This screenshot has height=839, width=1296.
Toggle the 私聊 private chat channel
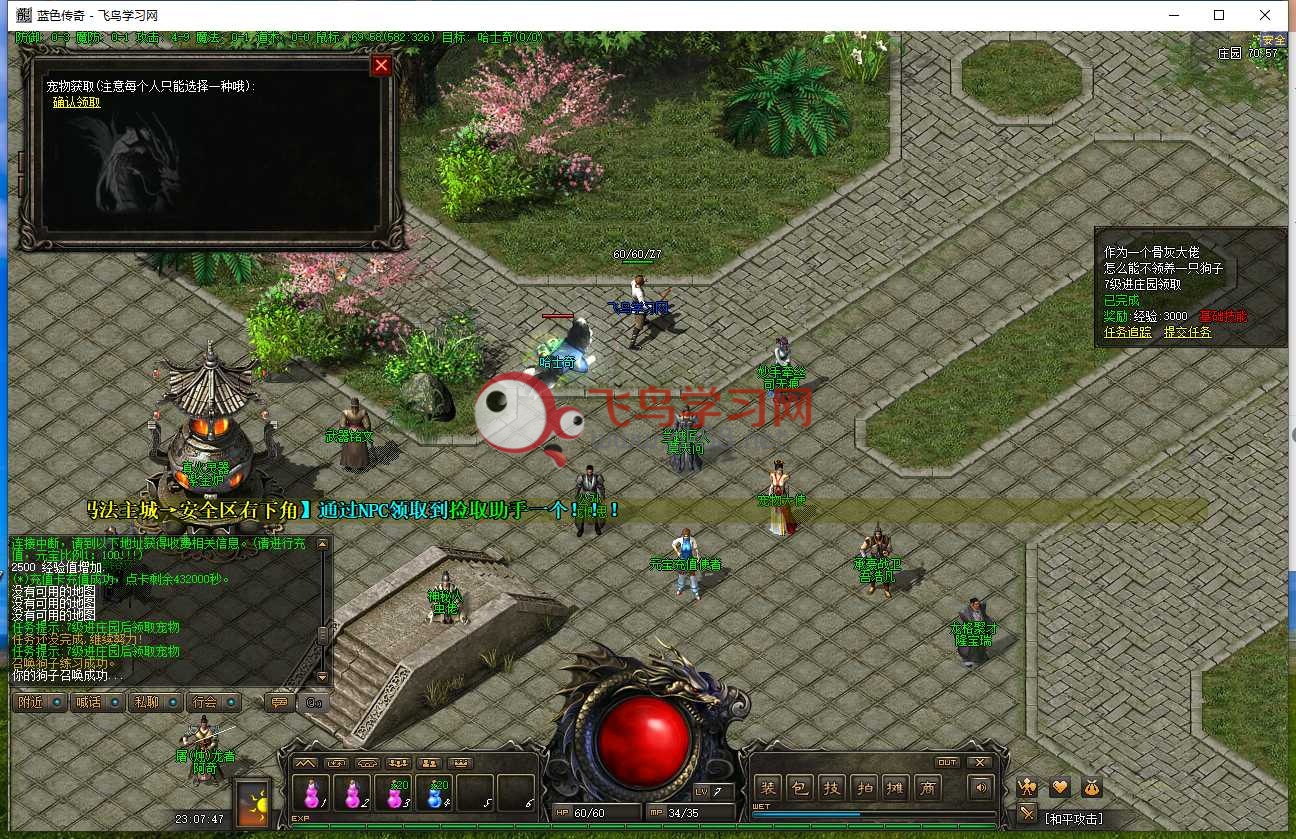click(156, 702)
